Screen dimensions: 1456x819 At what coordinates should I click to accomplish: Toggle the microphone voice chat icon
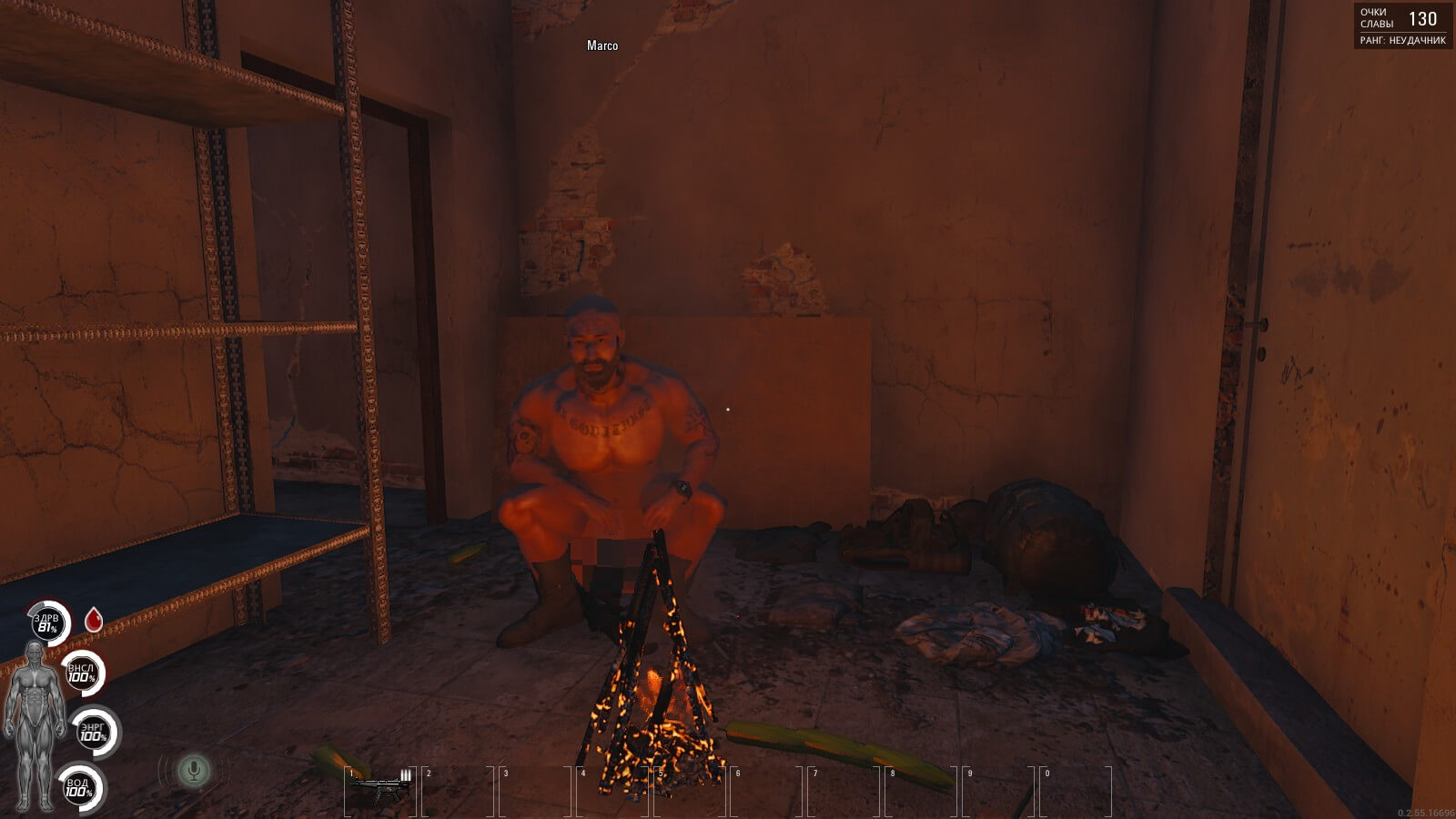click(x=192, y=772)
